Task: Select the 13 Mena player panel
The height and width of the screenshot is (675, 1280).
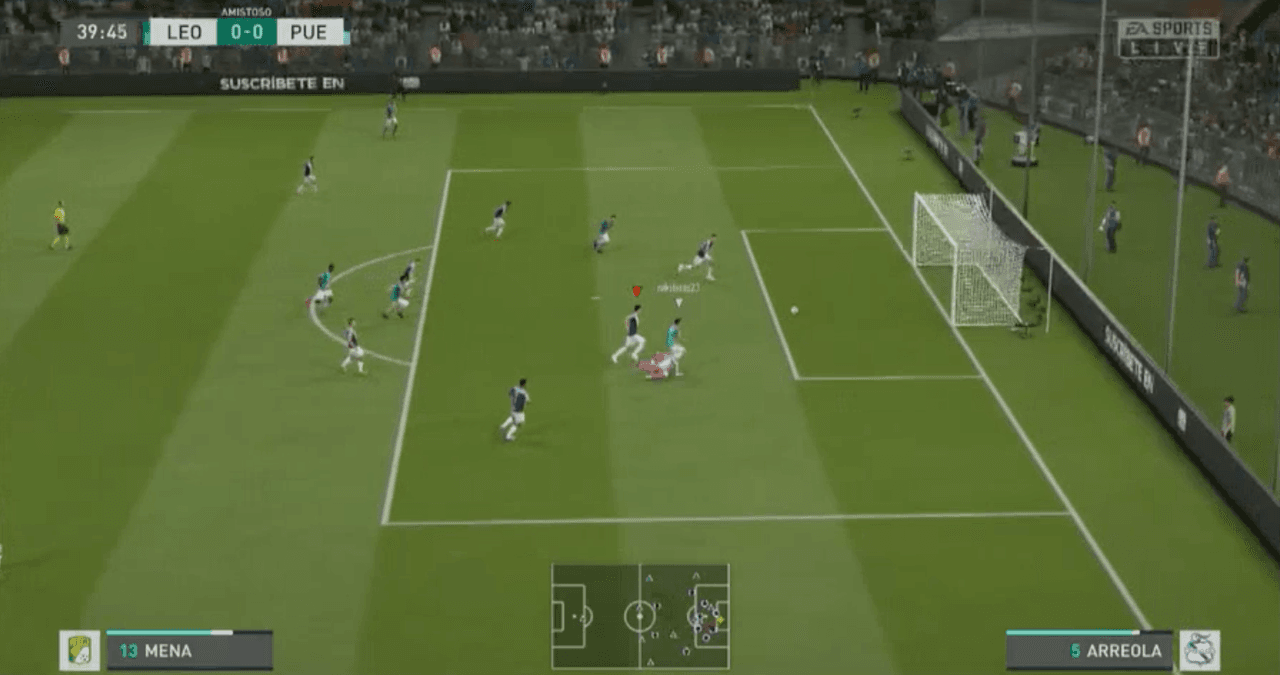Action: pyautogui.click(x=189, y=650)
